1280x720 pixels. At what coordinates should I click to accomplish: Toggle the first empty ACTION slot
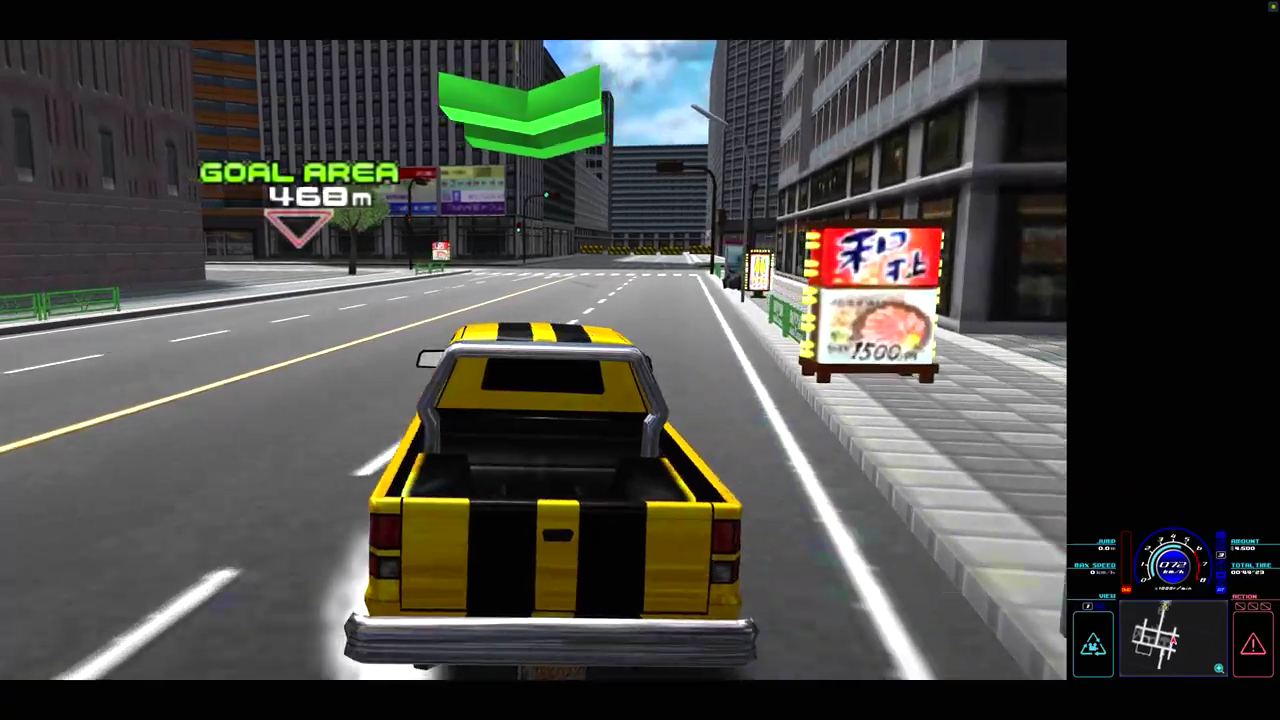tap(1240, 607)
